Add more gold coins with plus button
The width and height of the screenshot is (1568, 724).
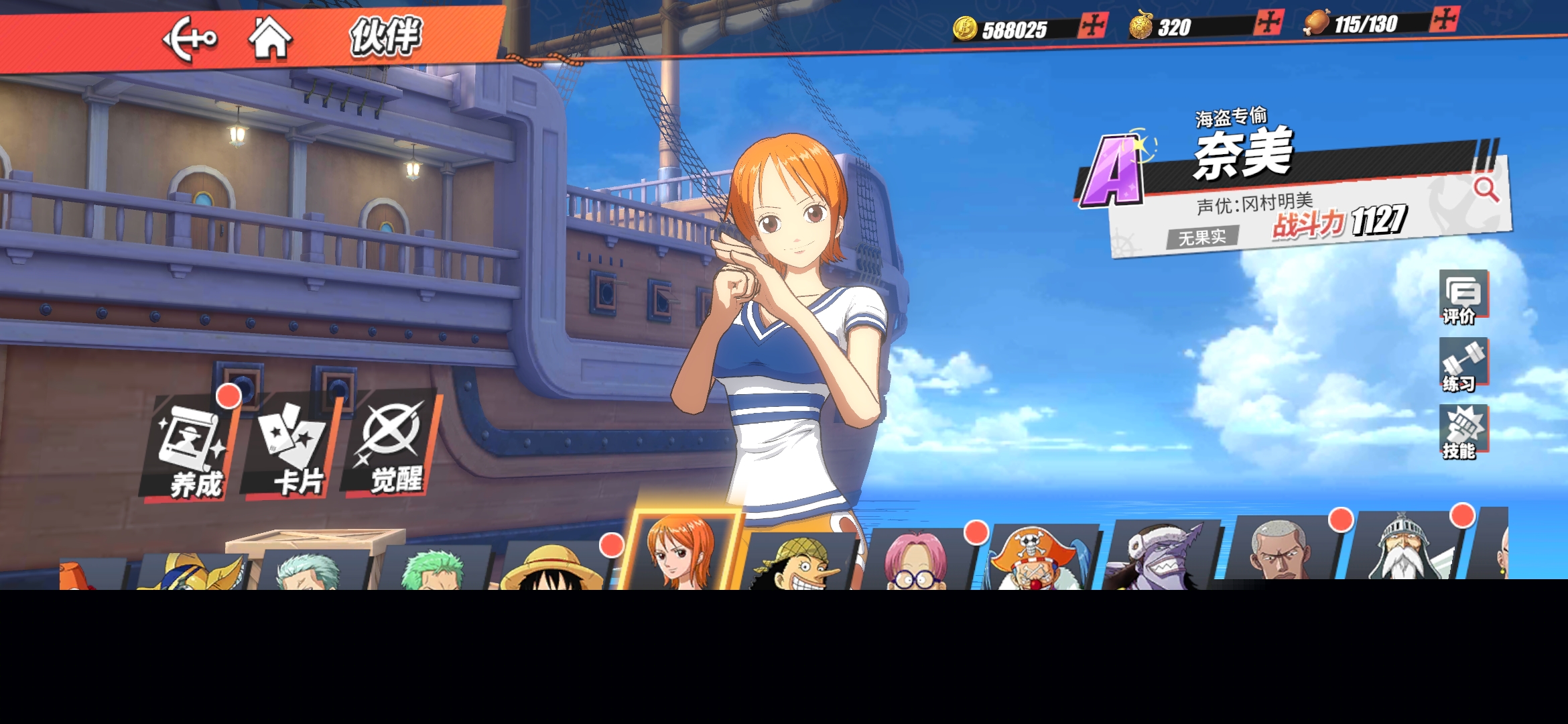[1093, 26]
